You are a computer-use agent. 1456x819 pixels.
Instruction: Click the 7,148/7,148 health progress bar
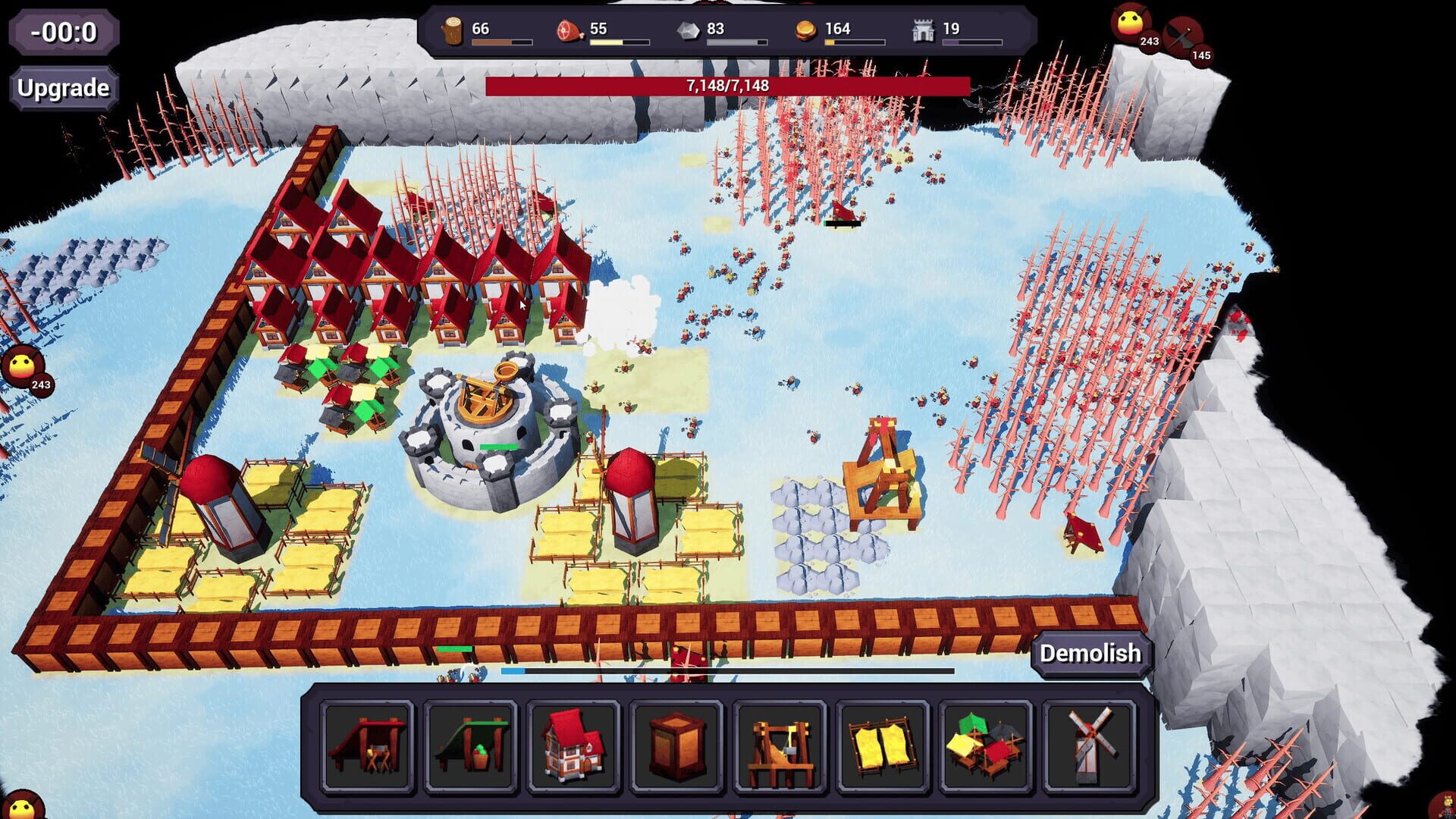pyautogui.click(x=726, y=86)
